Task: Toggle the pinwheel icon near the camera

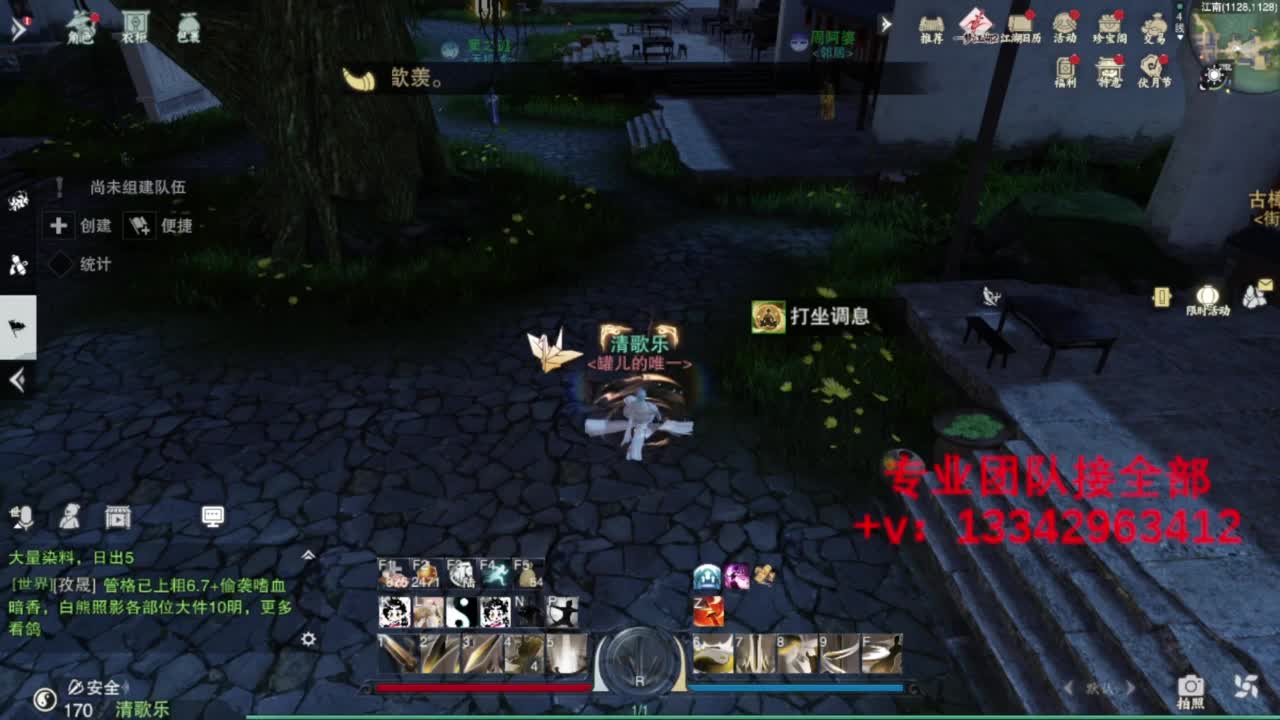Action: coord(1245,685)
